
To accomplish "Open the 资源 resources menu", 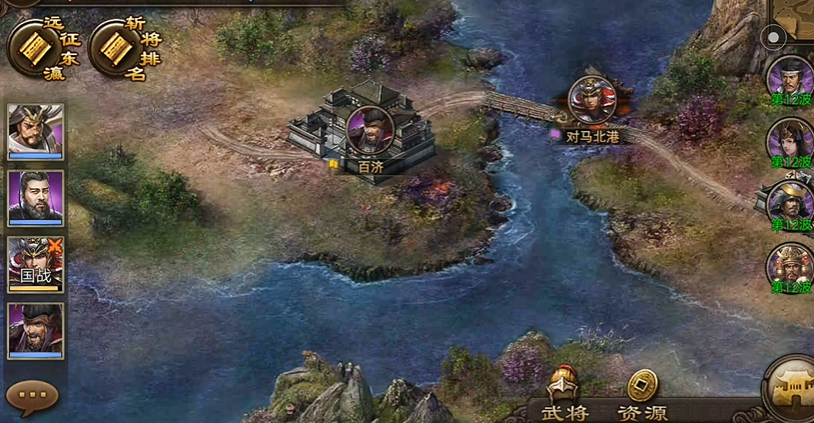I will [642, 397].
